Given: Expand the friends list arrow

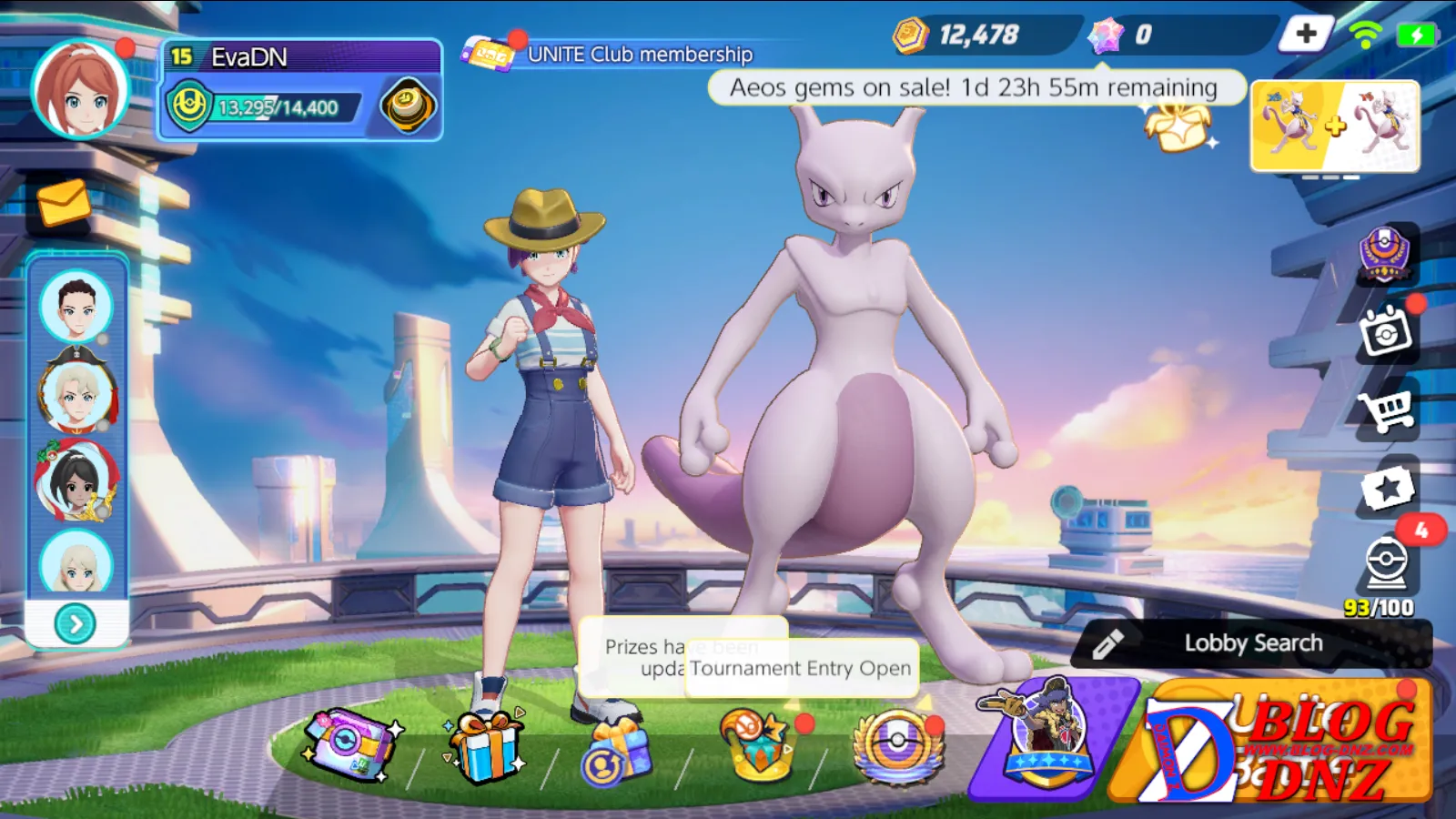Looking at the screenshot, I should click(x=76, y=624).
